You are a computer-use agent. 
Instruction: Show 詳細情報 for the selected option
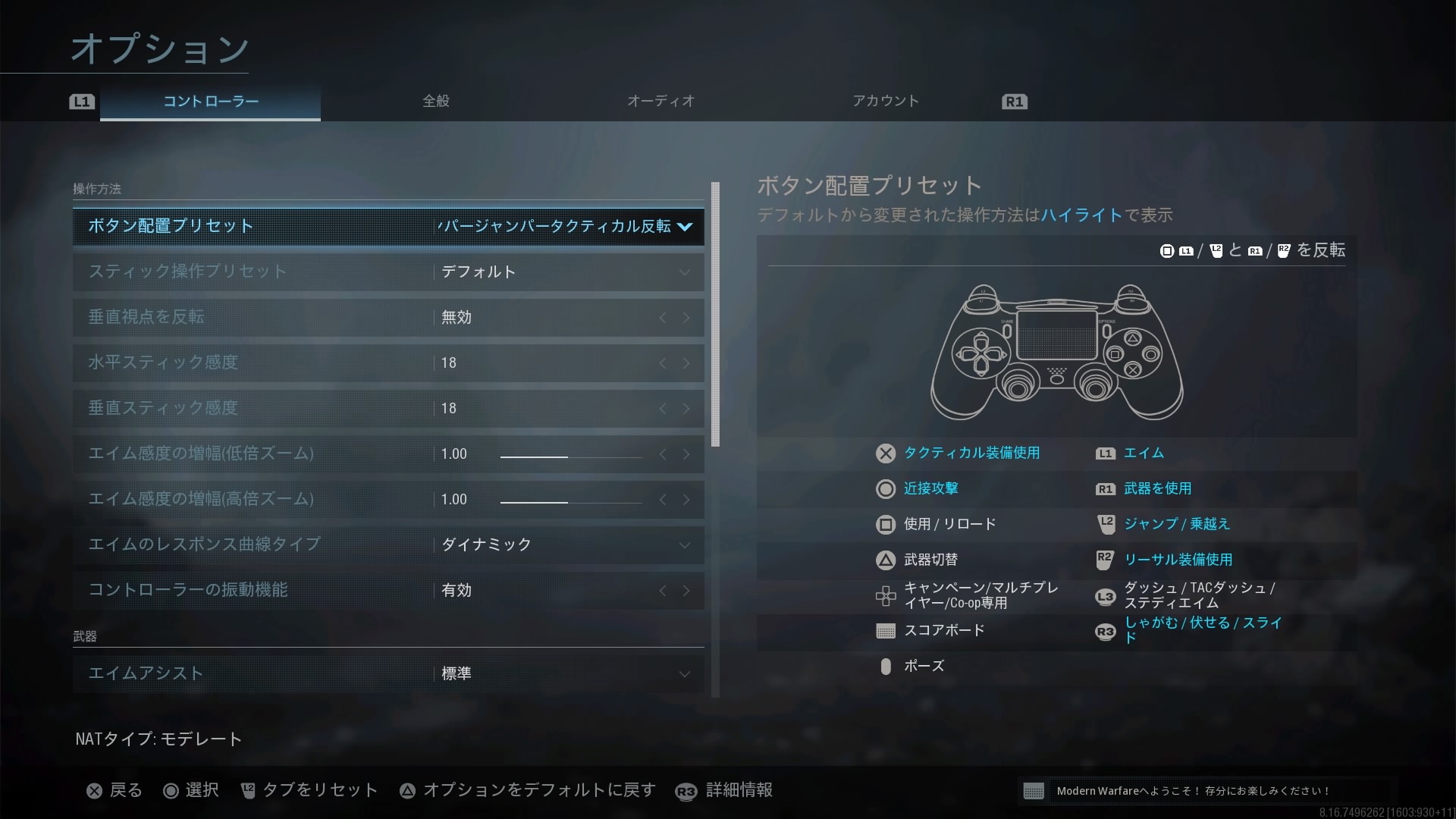pos(724,791)
